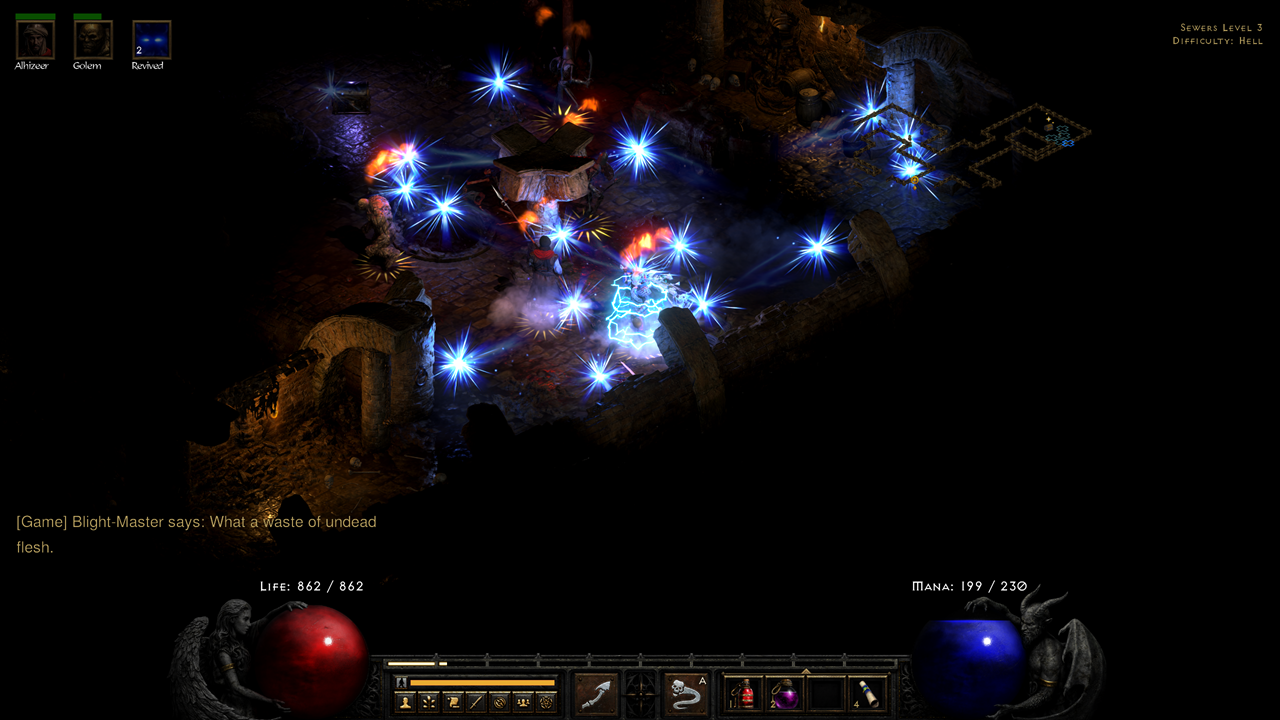This screenshot has width=1280, height=720.
Task: Expand the belt with the arrow
Action: point(806,671)
